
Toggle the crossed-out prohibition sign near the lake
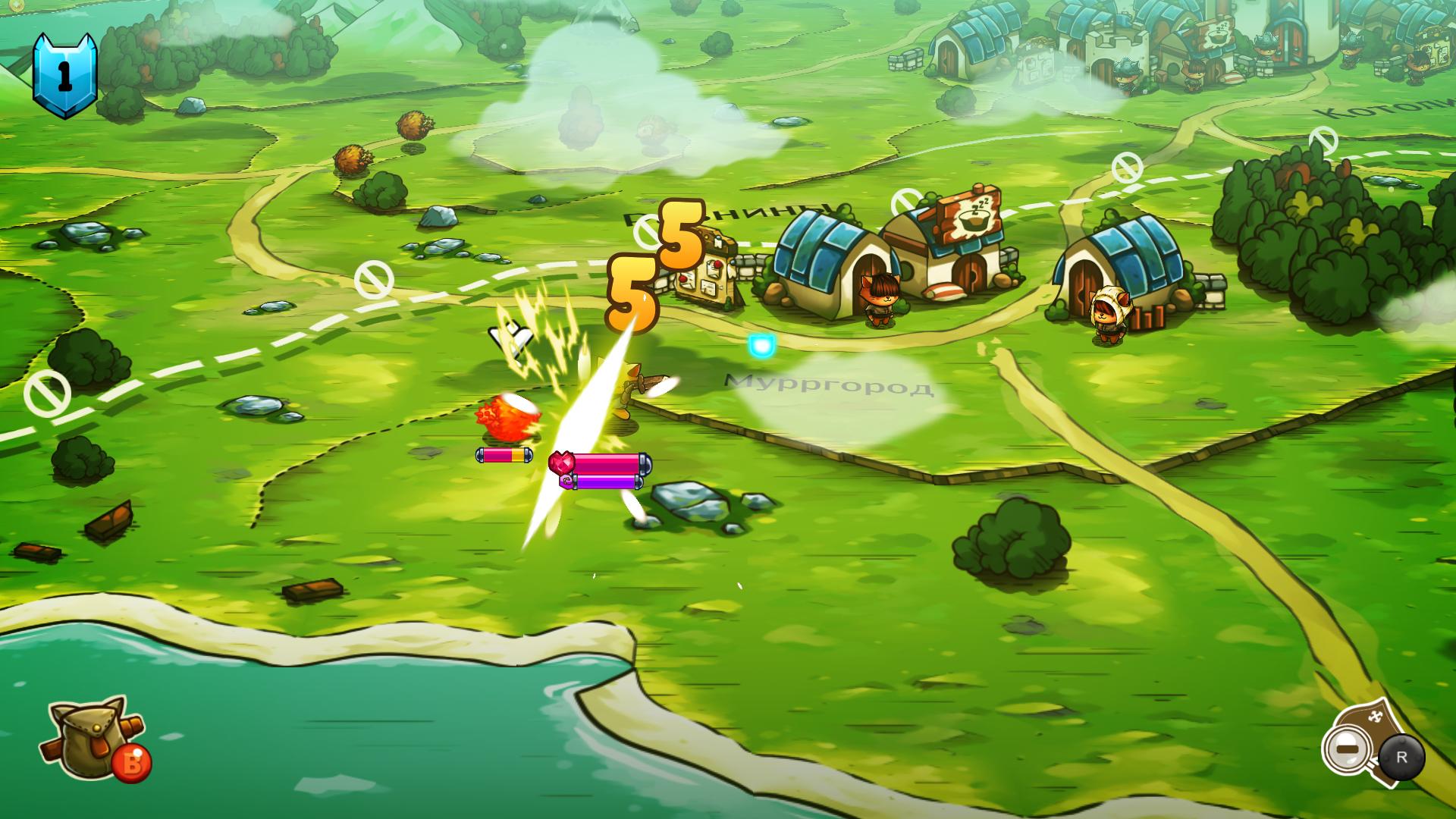click(49, 394)
